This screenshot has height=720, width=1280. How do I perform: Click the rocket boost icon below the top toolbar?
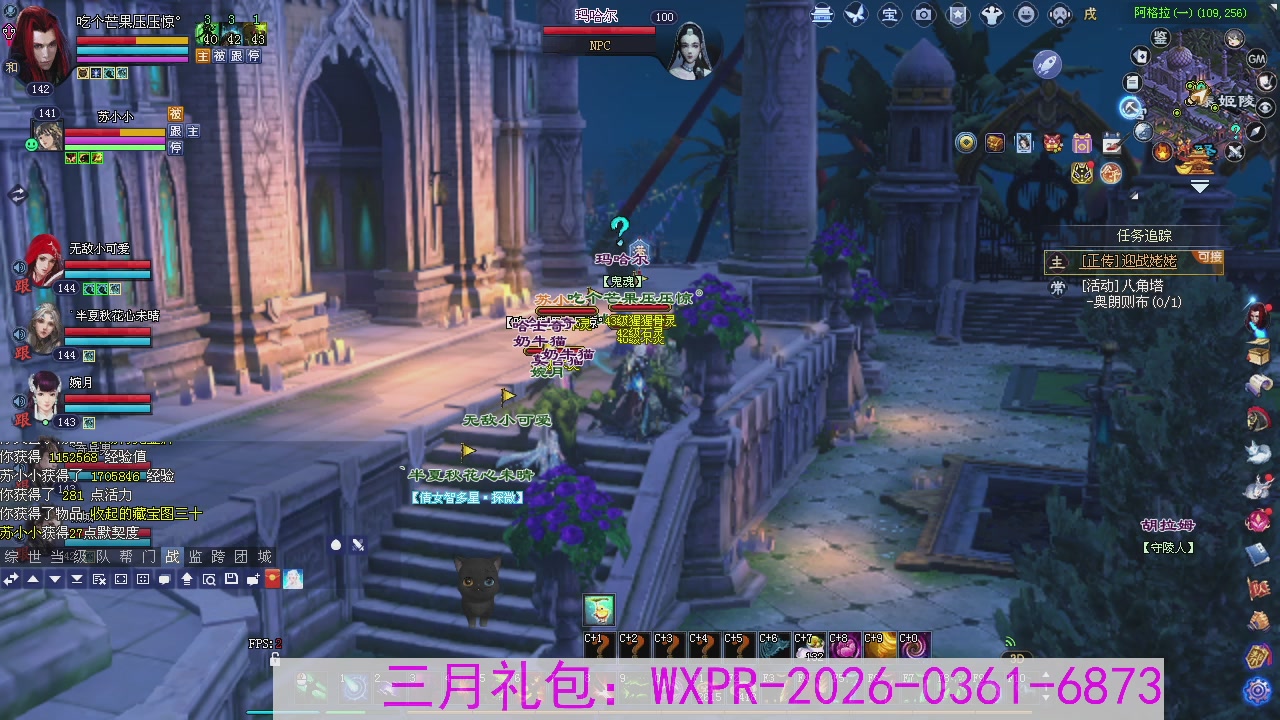tap(1046, 64)
